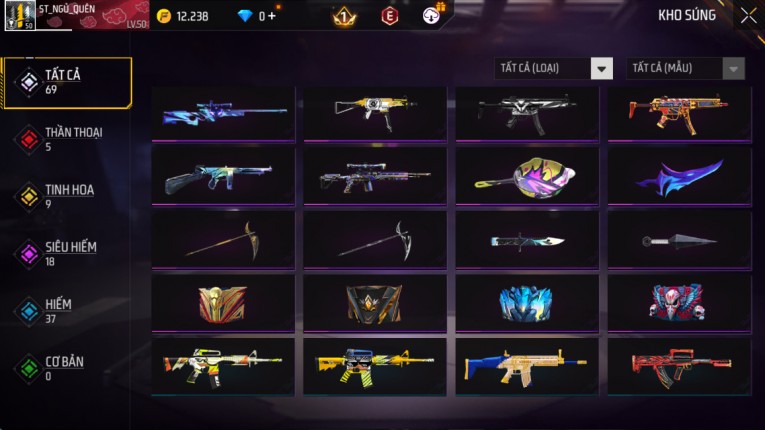
Task: Select the Tất Cả category tab
Action: tap(67, 82)
